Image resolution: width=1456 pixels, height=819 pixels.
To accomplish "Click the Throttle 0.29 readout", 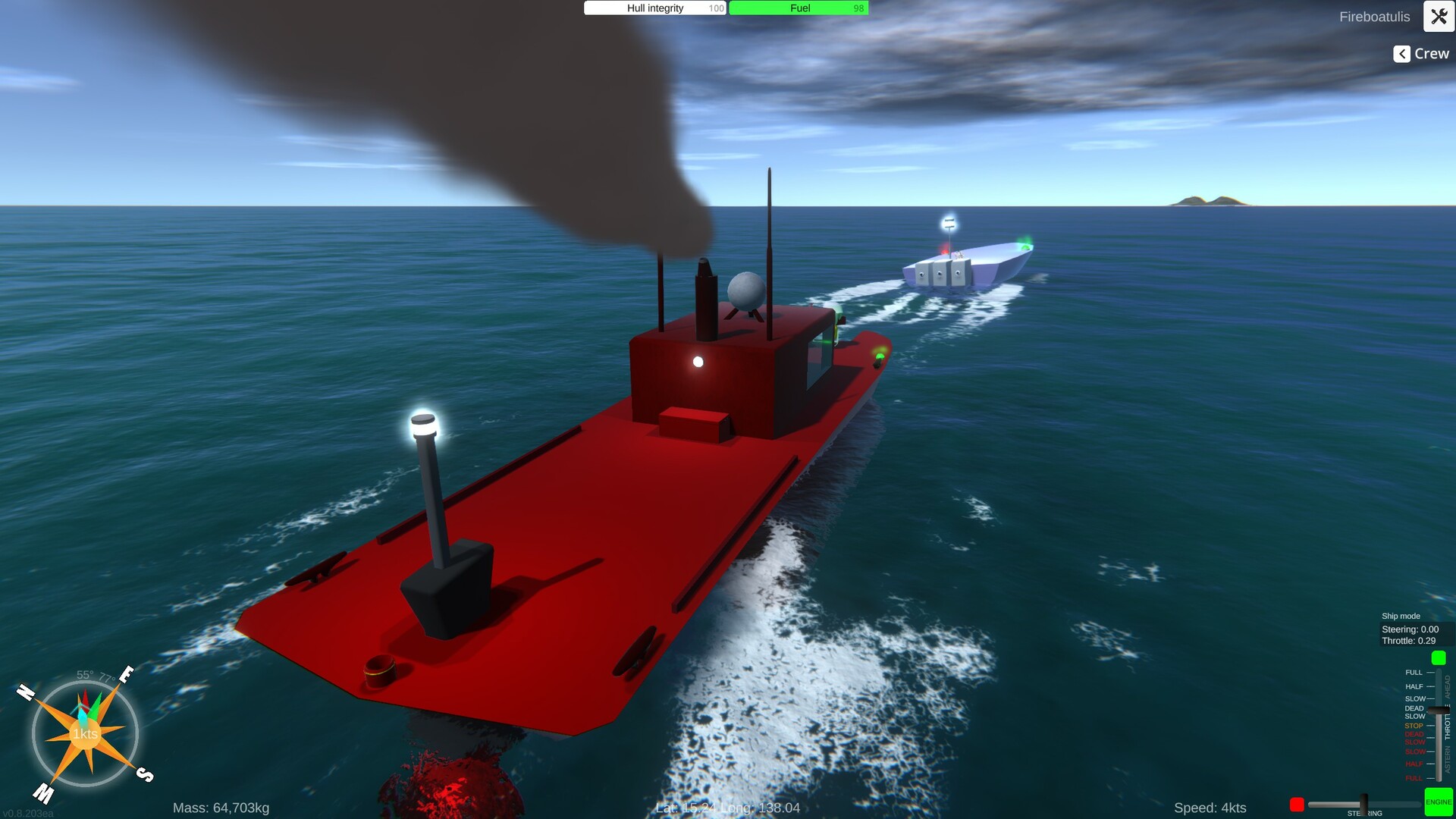I will (1408, 641).
